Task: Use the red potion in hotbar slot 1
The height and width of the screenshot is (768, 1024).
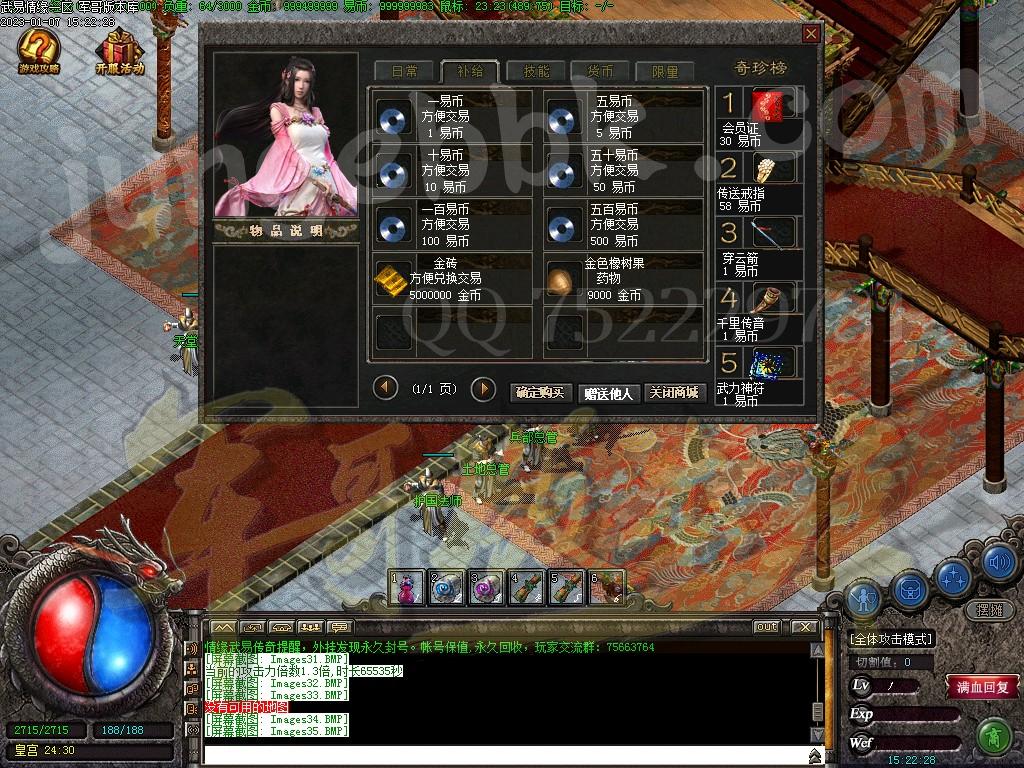Action: (x=407, y=588)
